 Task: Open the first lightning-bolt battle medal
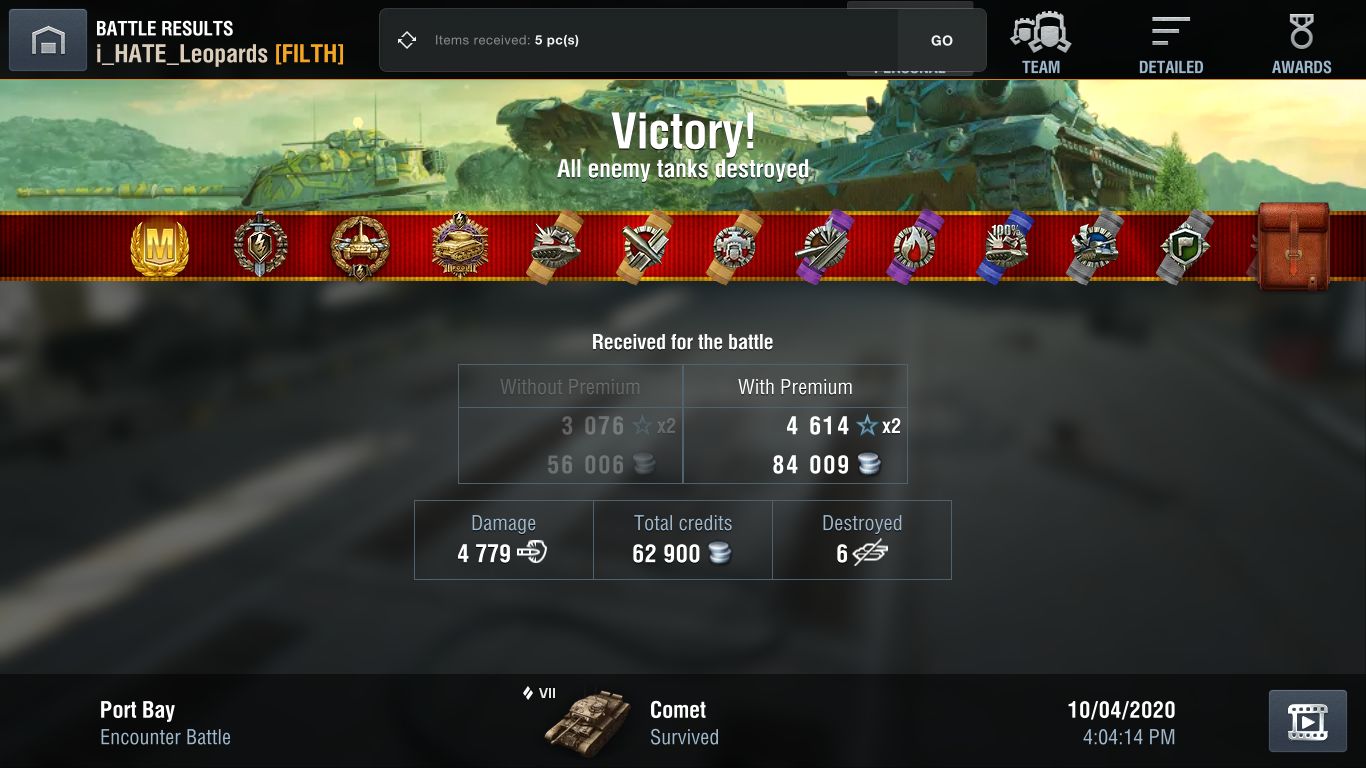(x=260, y=247)
